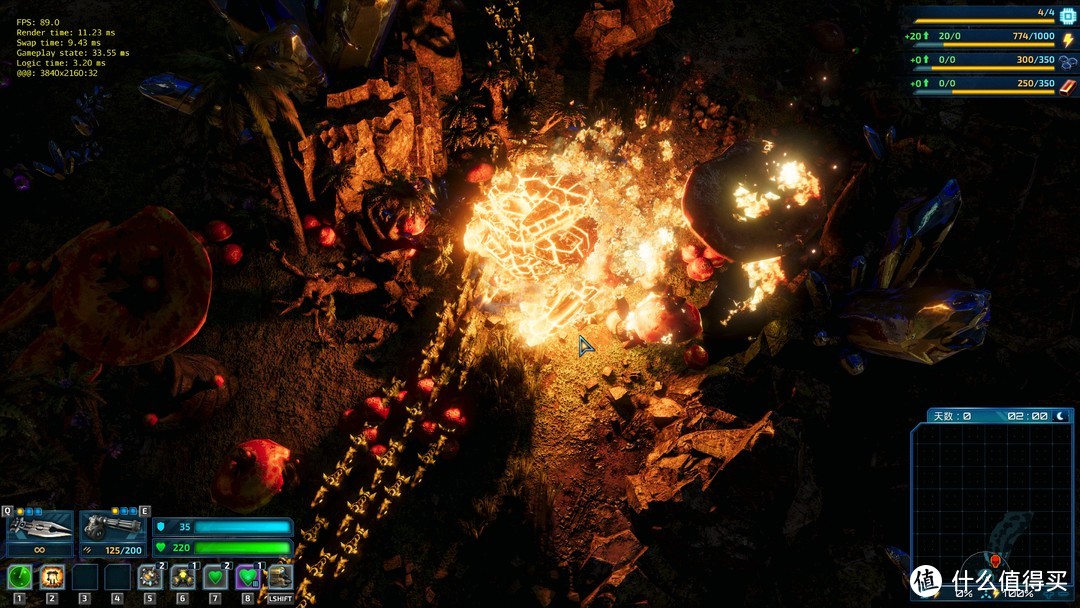Use the spiked mine item slot
This screenshot has width=1080, height=608.
pyautogui.click(x=150, y=577)
